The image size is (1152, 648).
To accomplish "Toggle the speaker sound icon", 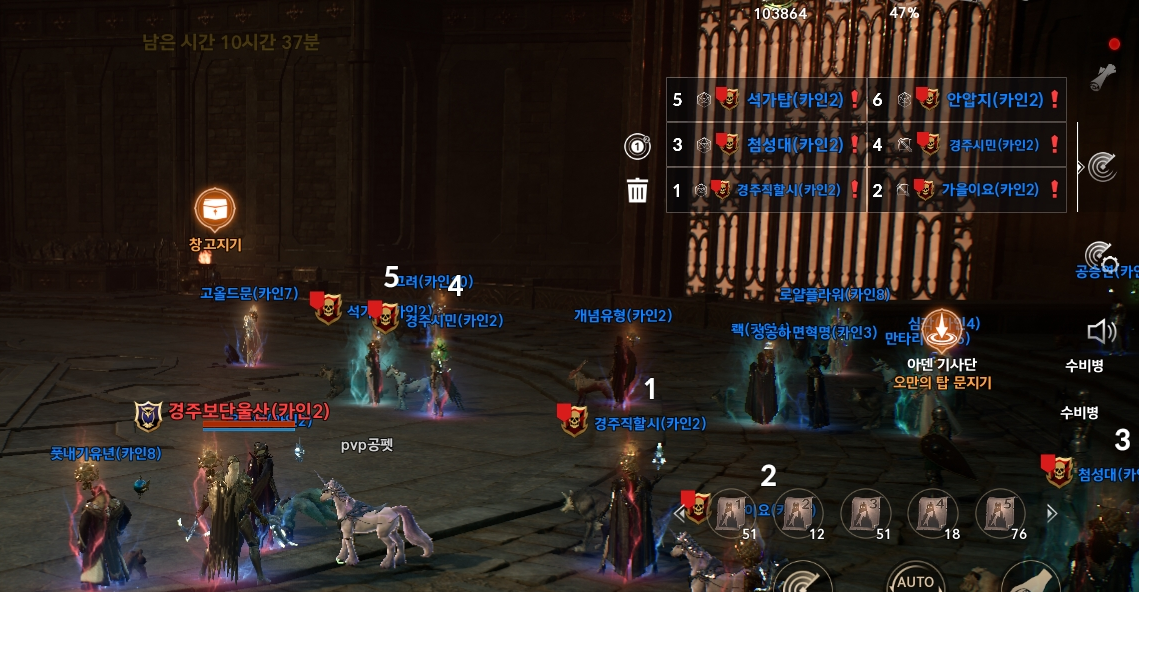I will click(x=1101, y=332).
